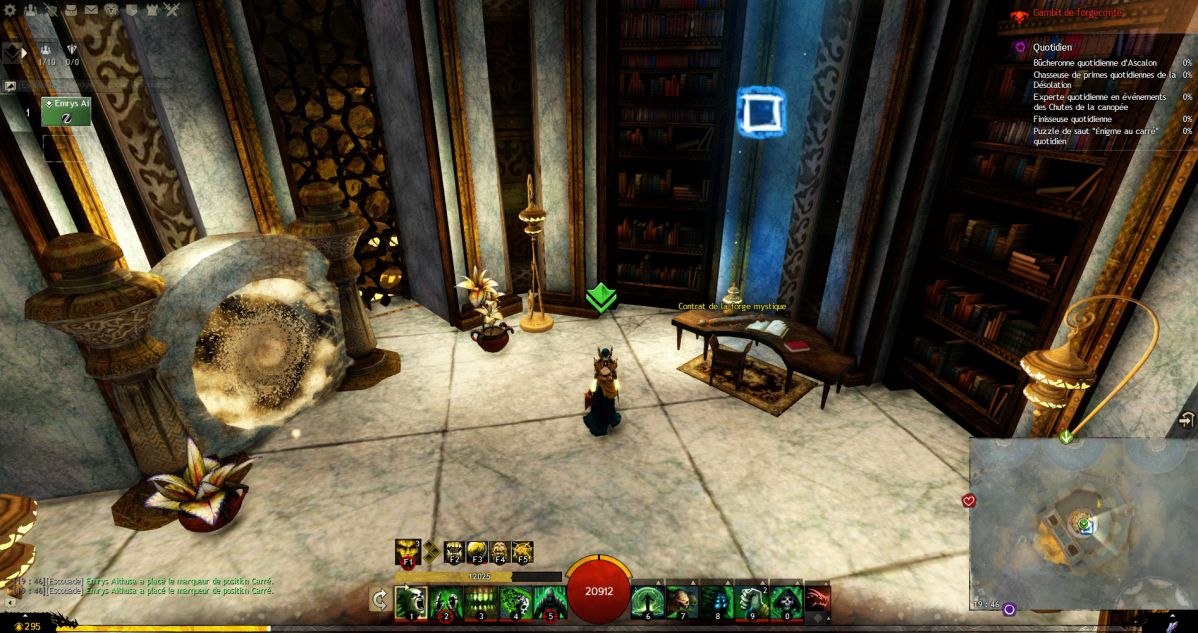Select the red dragon mount skill
Screen dimensions: 1198x633
pyautogui.click(x=818, y=598)
